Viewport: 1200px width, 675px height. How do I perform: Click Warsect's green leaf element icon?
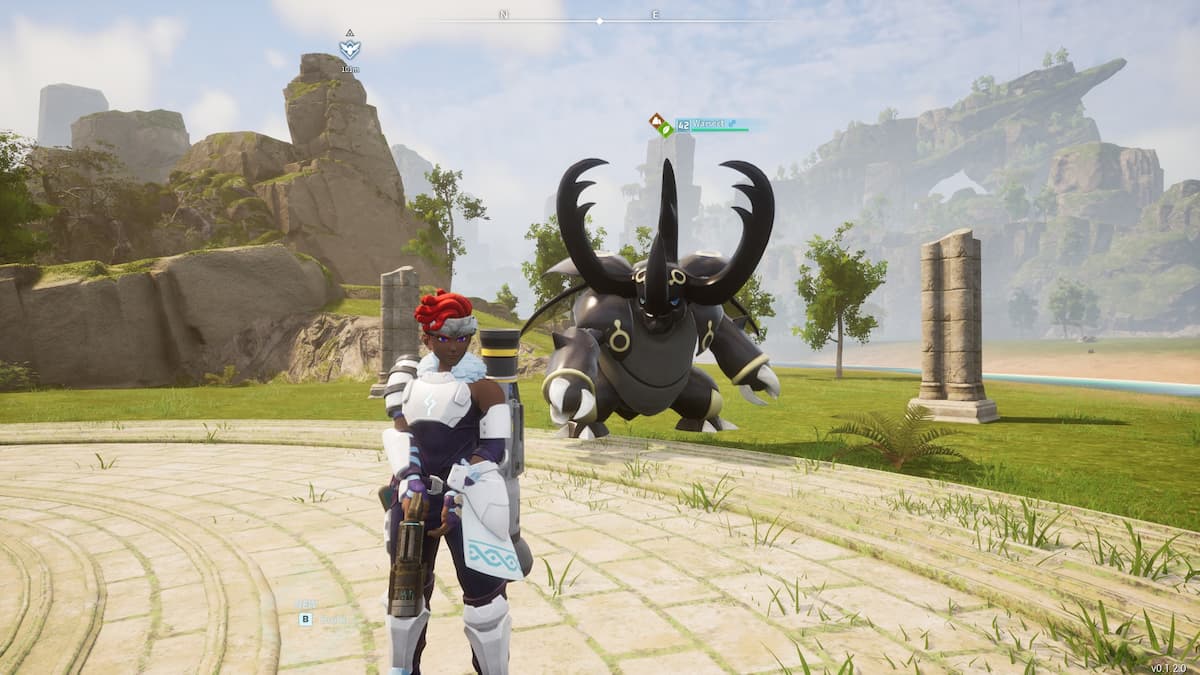(666, 130)
